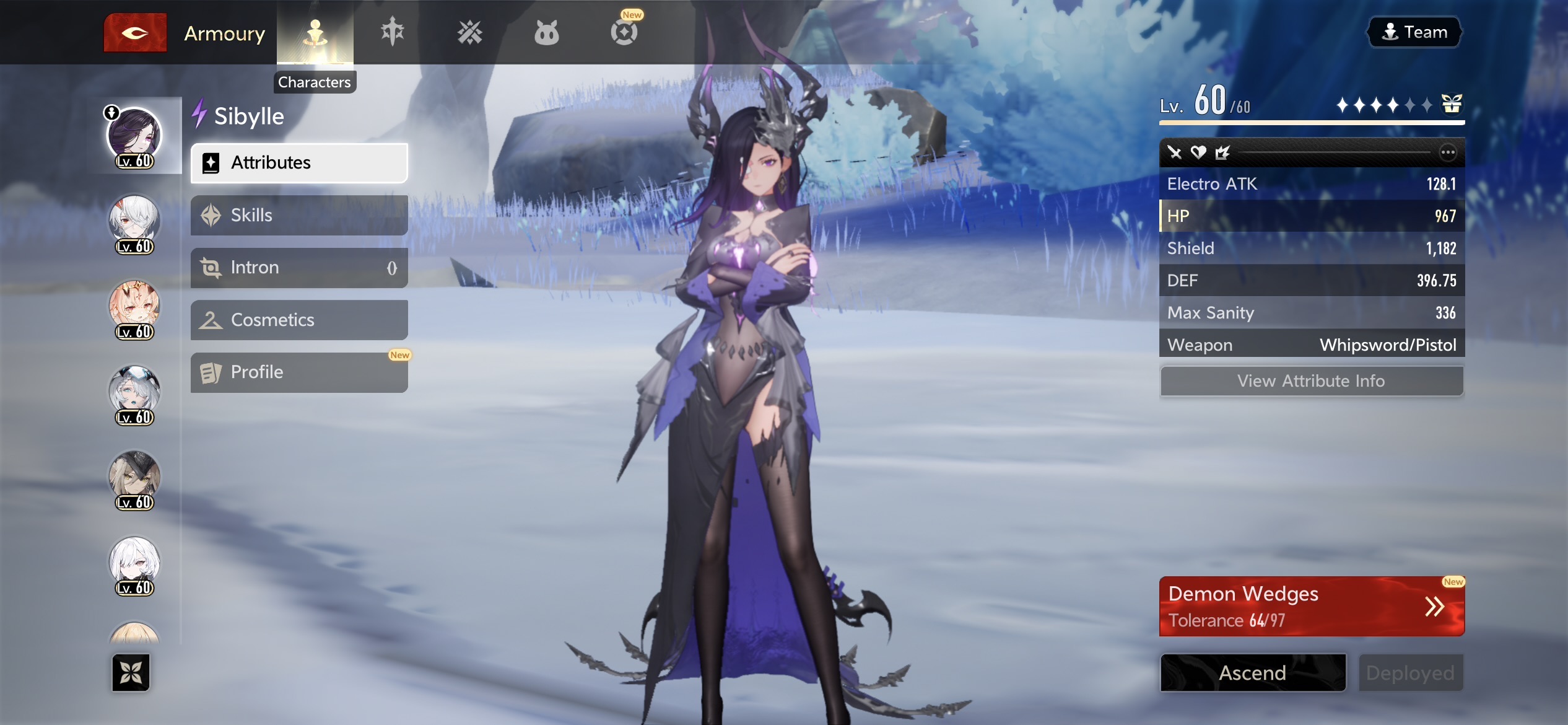Open Demon Wedges tolerance panel

[1311, 607]
